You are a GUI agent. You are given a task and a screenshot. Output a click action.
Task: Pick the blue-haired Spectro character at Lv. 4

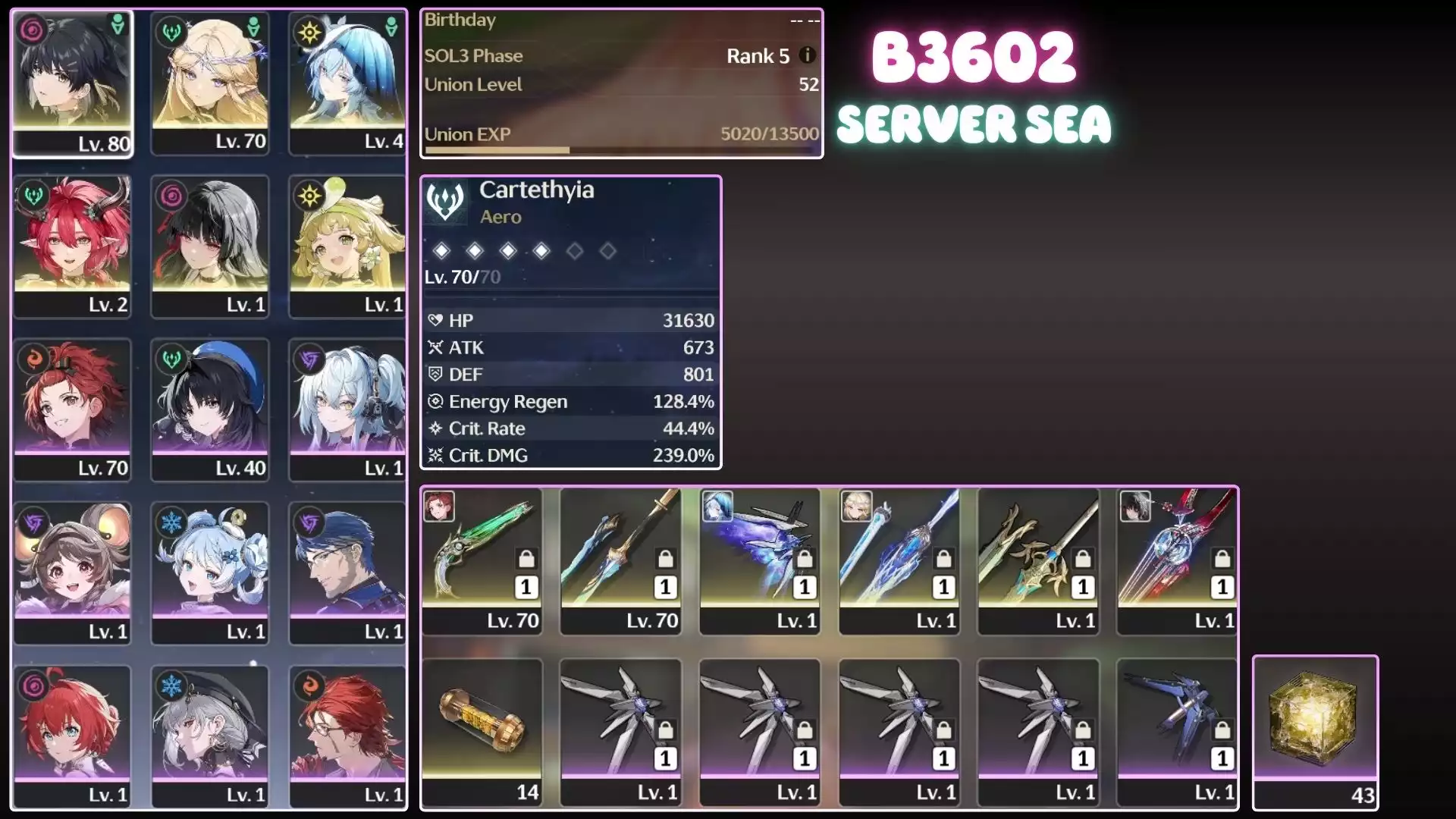tap(347, 83)
